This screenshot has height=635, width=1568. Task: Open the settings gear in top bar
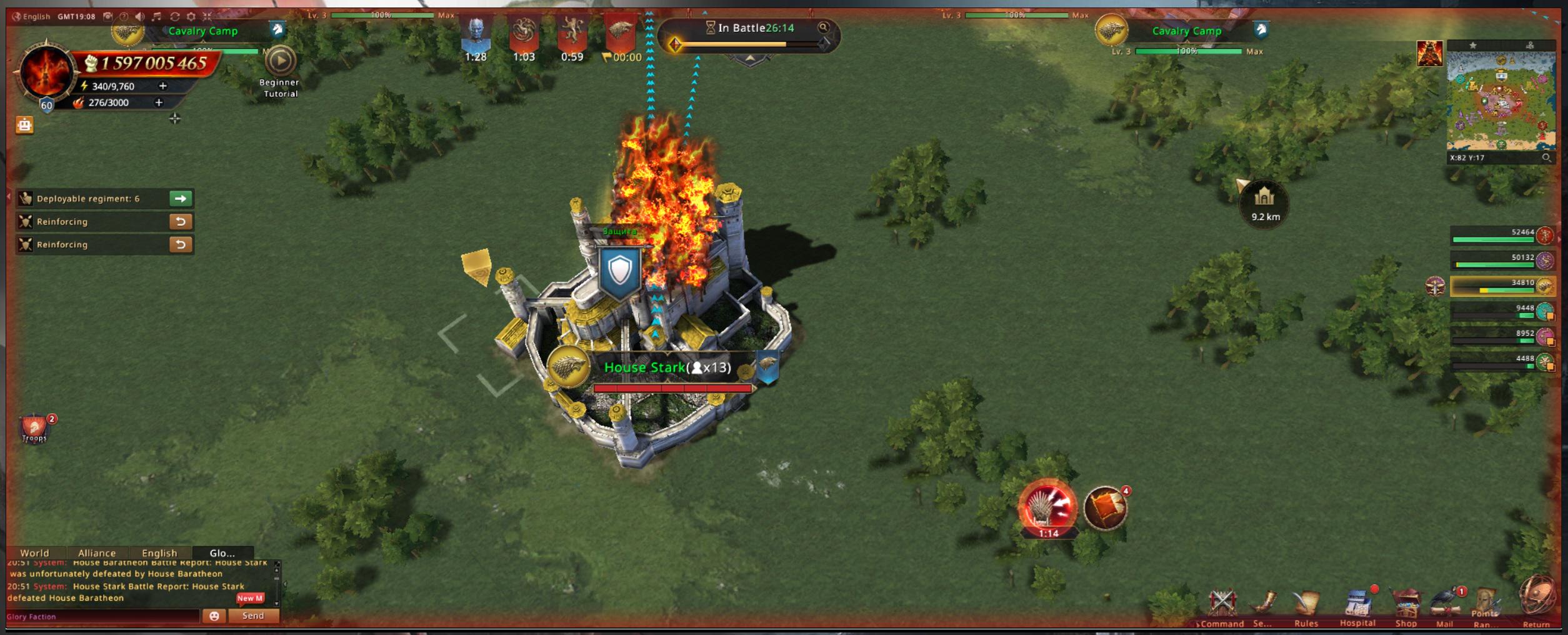click(191, 16)
